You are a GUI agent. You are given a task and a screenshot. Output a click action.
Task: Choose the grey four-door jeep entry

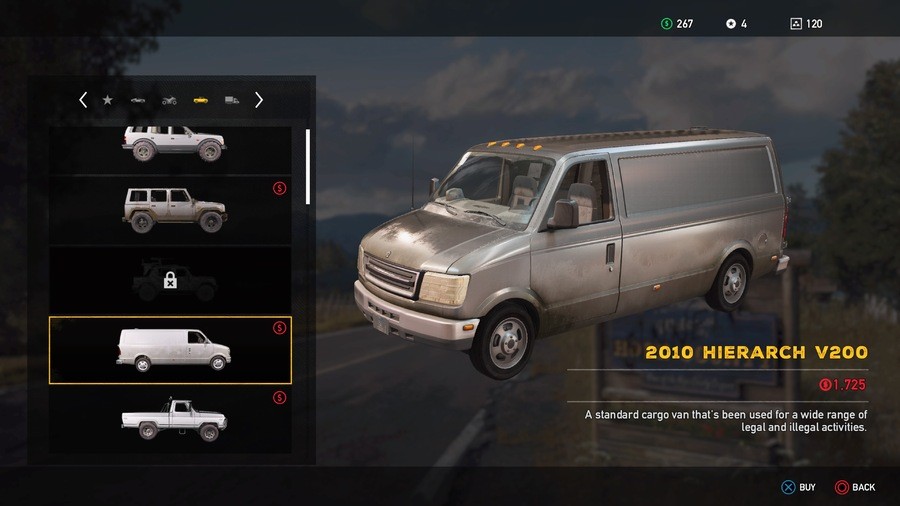click(x=172, y=209)
